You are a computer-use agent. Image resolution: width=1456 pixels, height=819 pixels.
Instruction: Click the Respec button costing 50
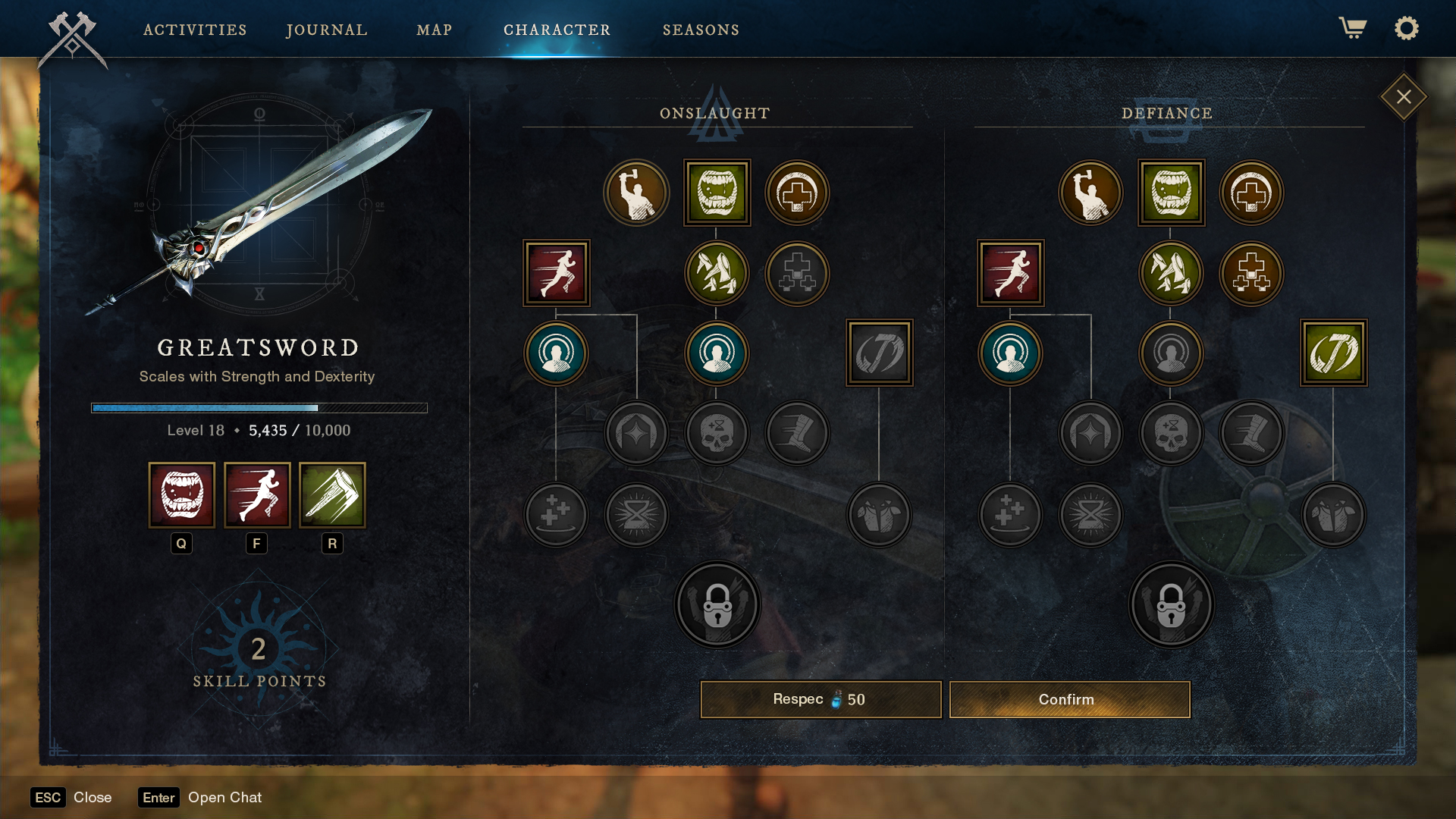[821, 699]
